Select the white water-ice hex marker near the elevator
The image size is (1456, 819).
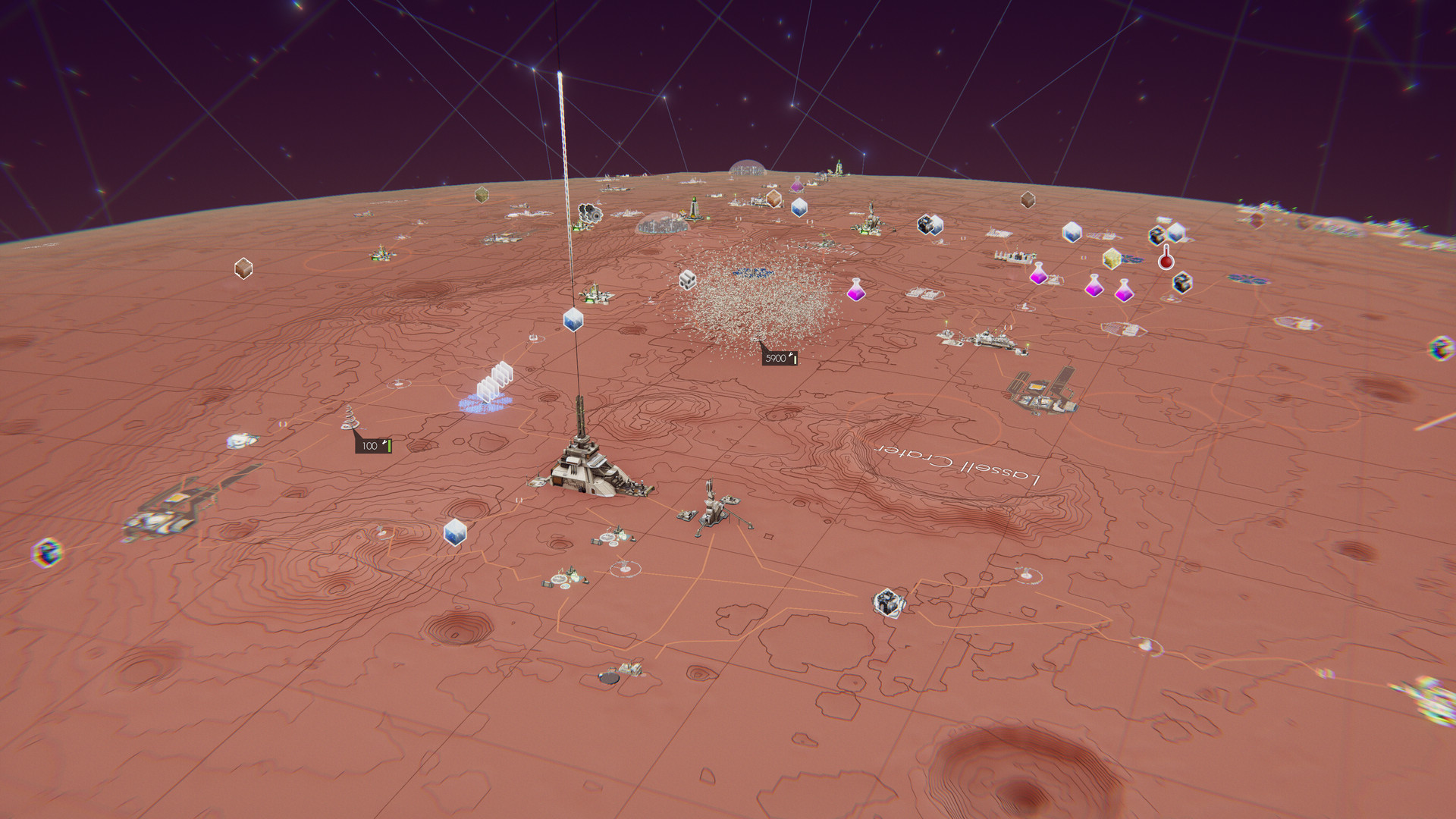click(573, 320)
